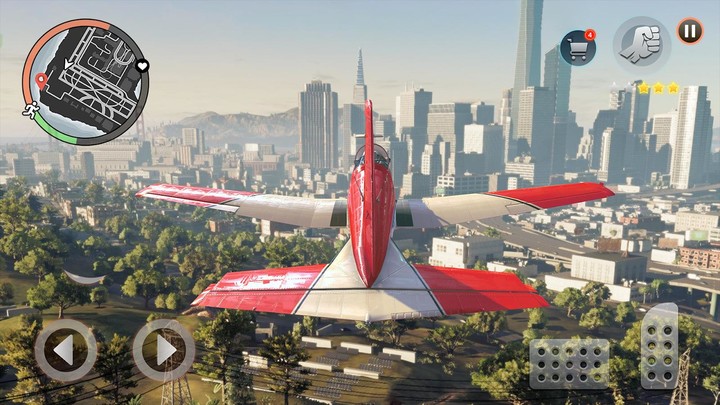Viewport: 720px width, 405px height.
Task: Steer right with the right arrow button
Action: [x=163, y=350]
